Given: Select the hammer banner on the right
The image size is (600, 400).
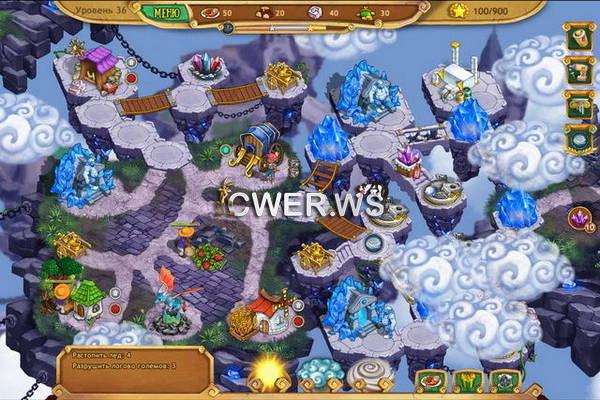Looking at the screenshot, I should coord(579,105).
